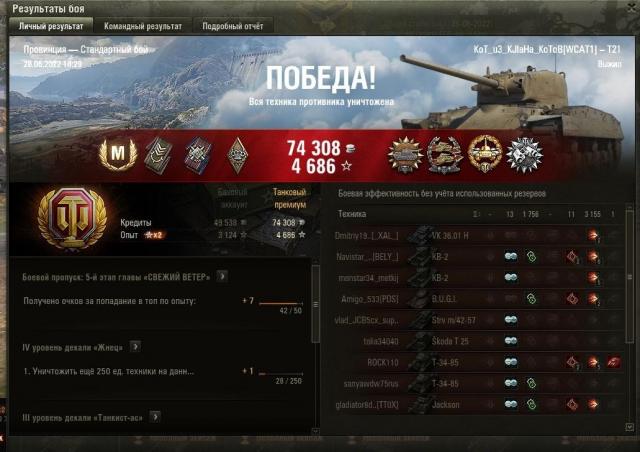Screen dimensions: 640x452
Task: Expand the III уровень декали «Танкист-ас» arrow
Action: [156, 416]
